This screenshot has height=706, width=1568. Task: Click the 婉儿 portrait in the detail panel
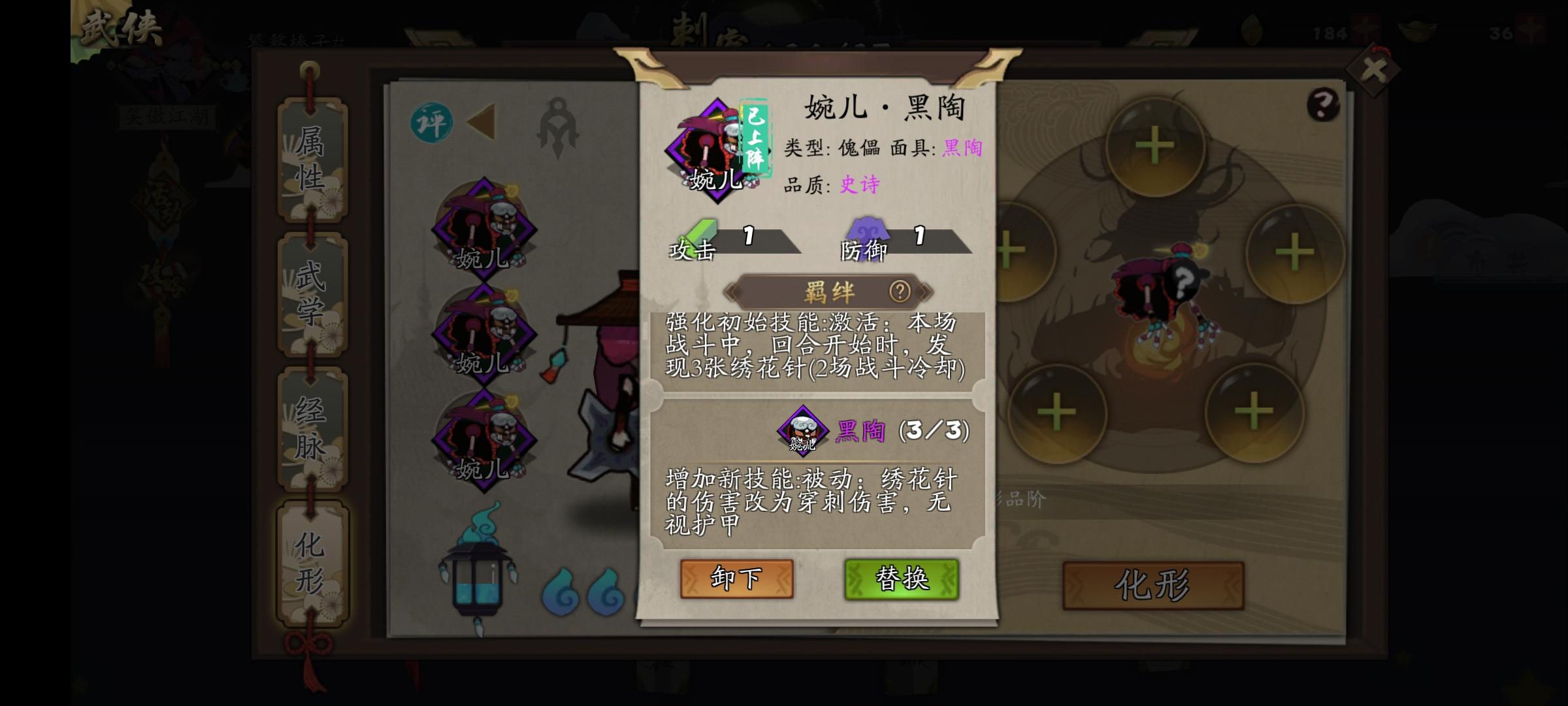(717, 150)
